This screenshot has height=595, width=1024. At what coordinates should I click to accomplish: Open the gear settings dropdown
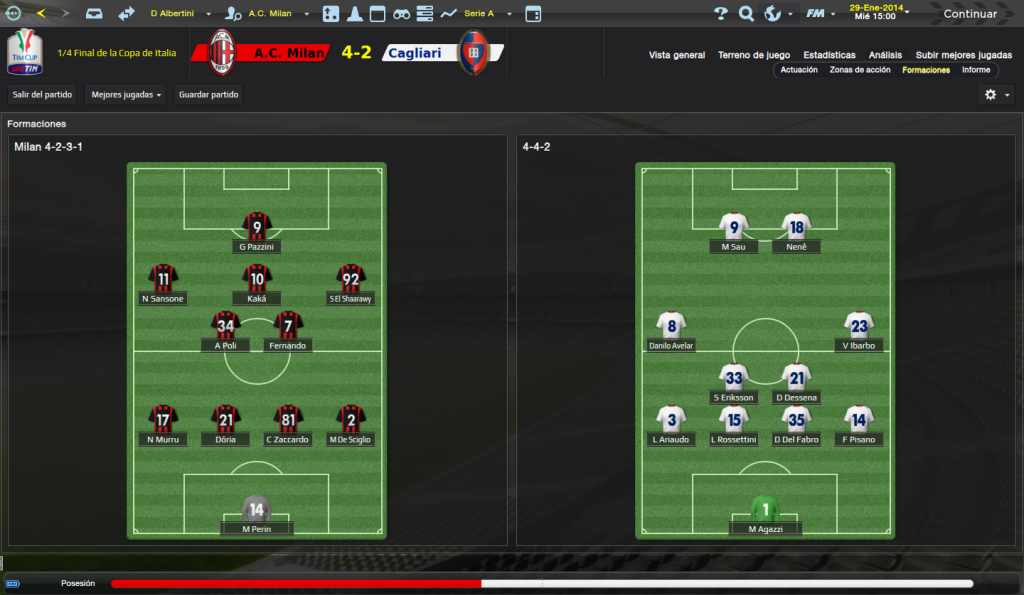(996, 95)
